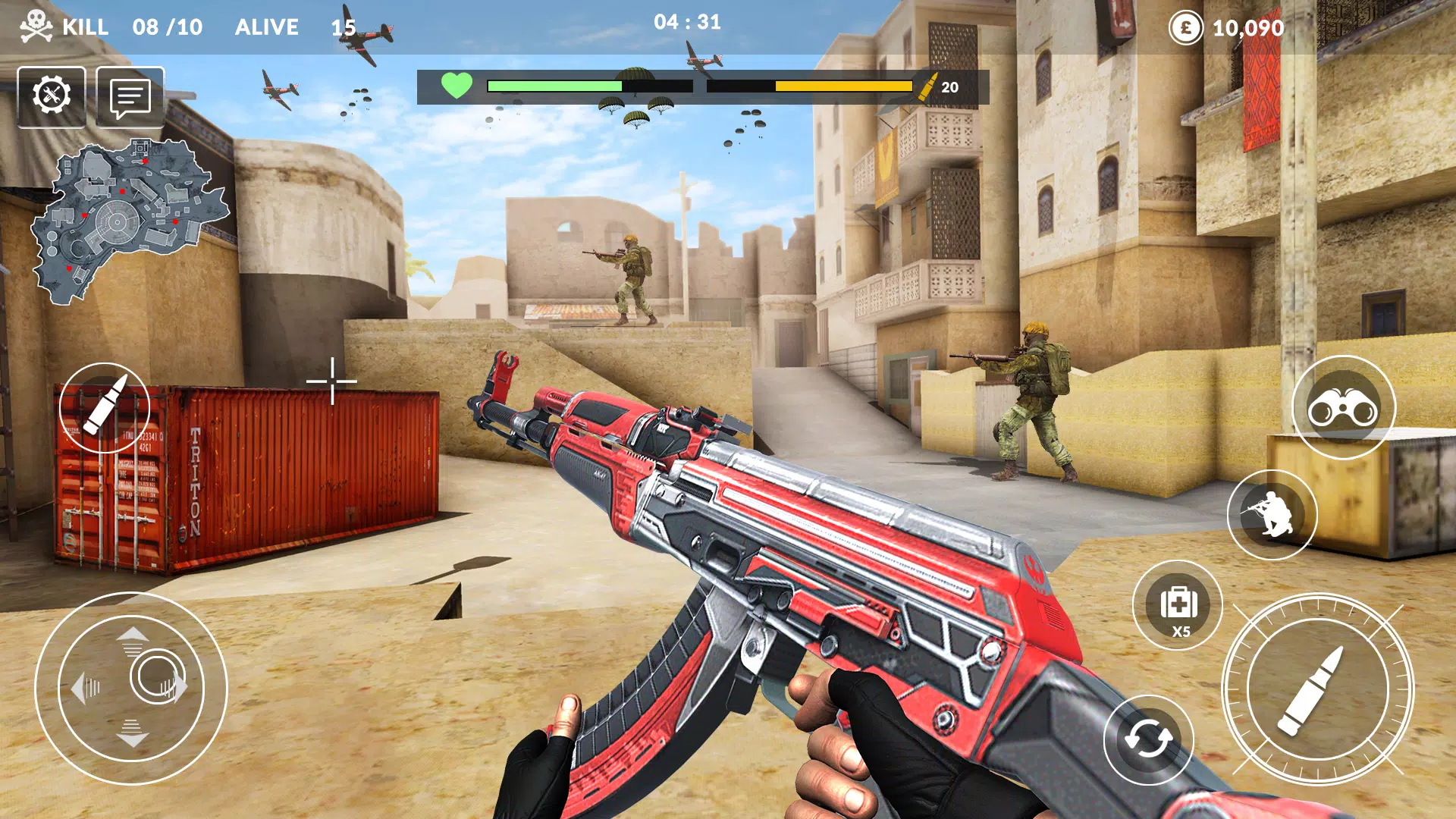Open the chat message icon
This screenshot has width=1456, height=819.
pos(130,96)
